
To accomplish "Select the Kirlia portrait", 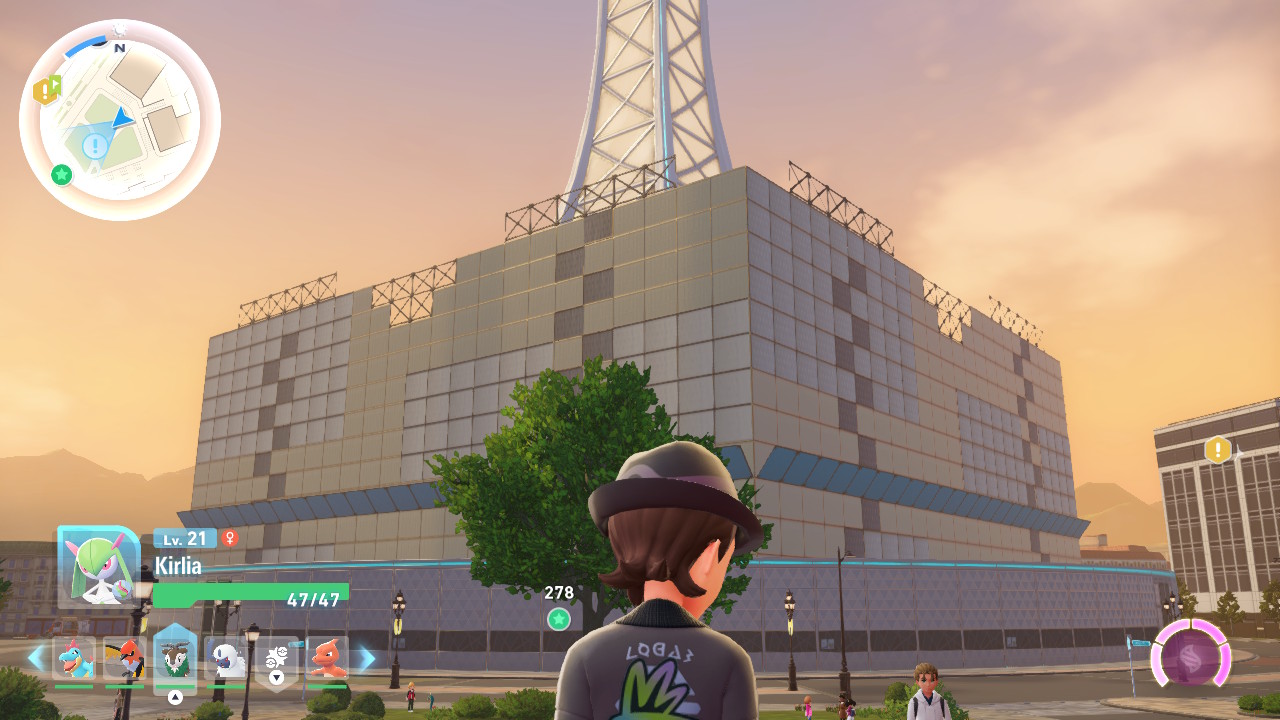I will [x=98, y=566].
